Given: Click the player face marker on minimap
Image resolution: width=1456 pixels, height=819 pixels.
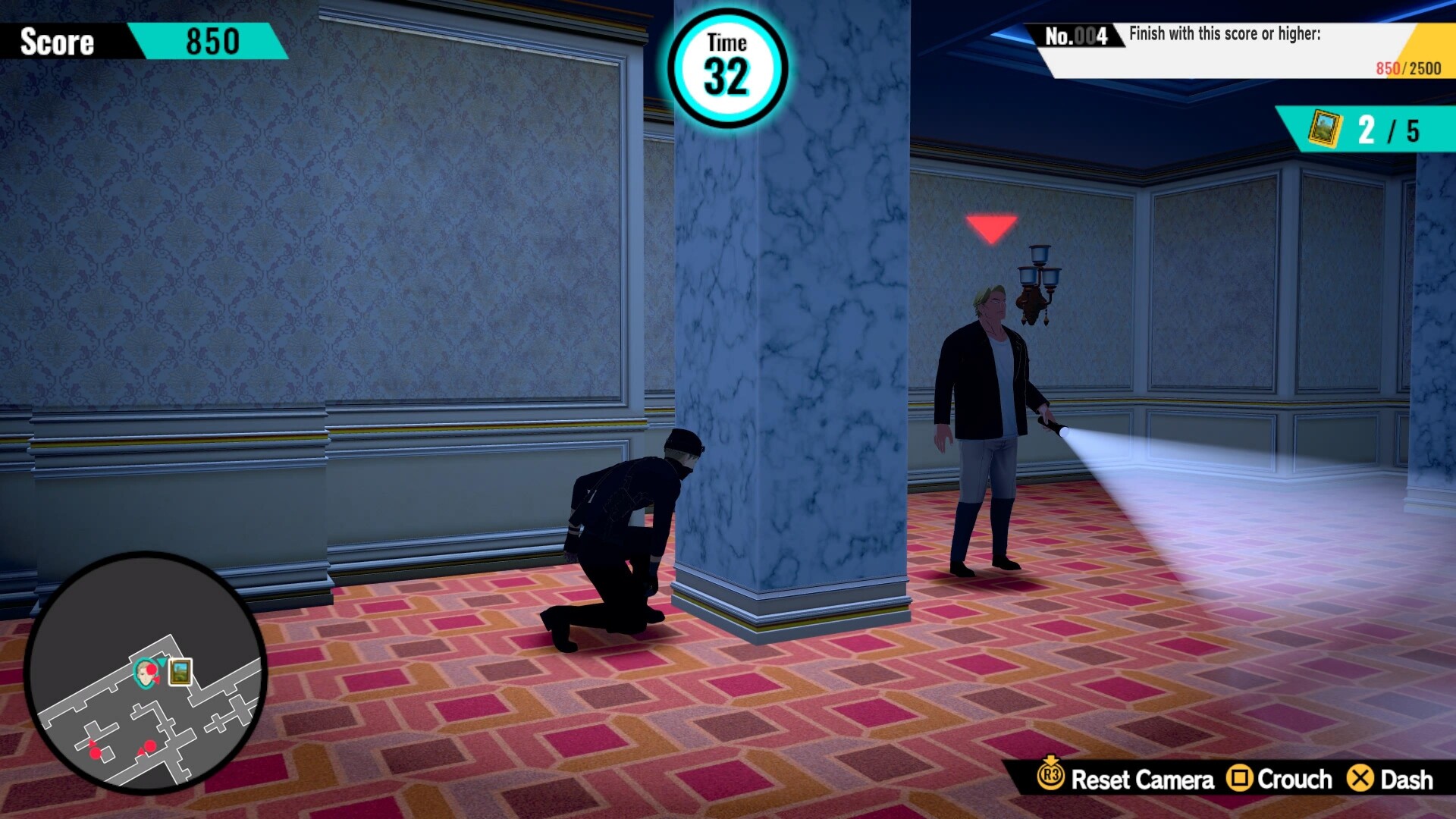Looking at the screenshot, I should point(144,672).
